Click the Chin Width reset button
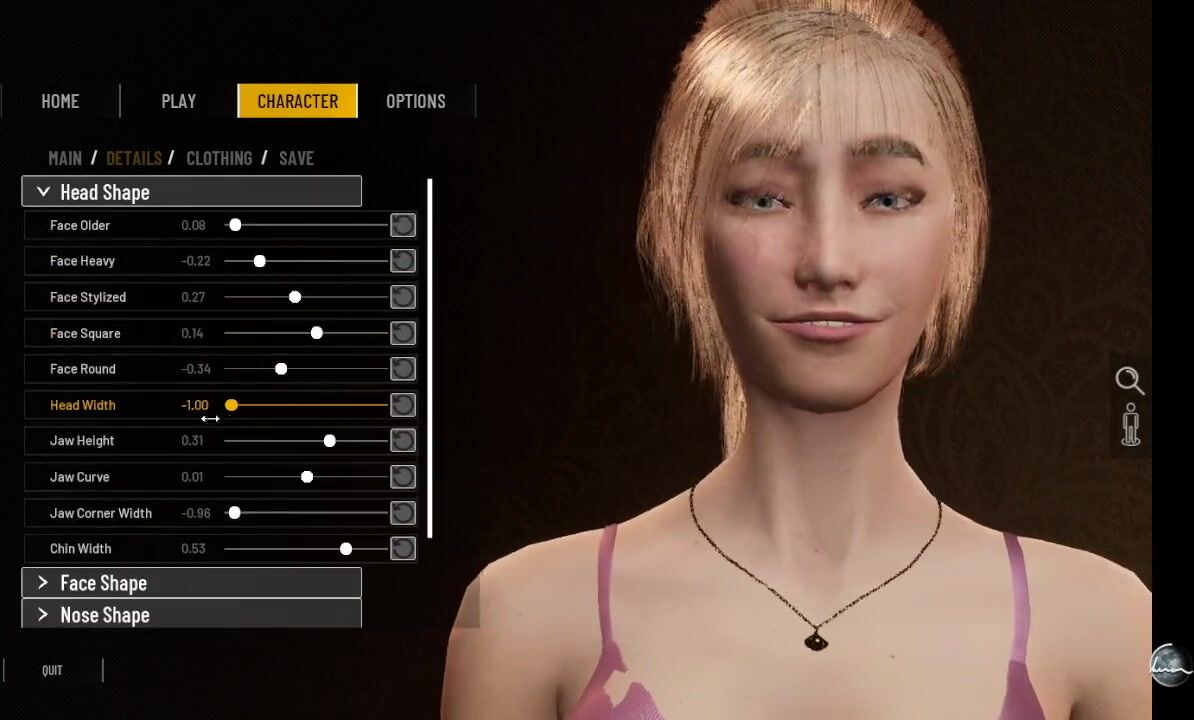 (x=402, y=548)
